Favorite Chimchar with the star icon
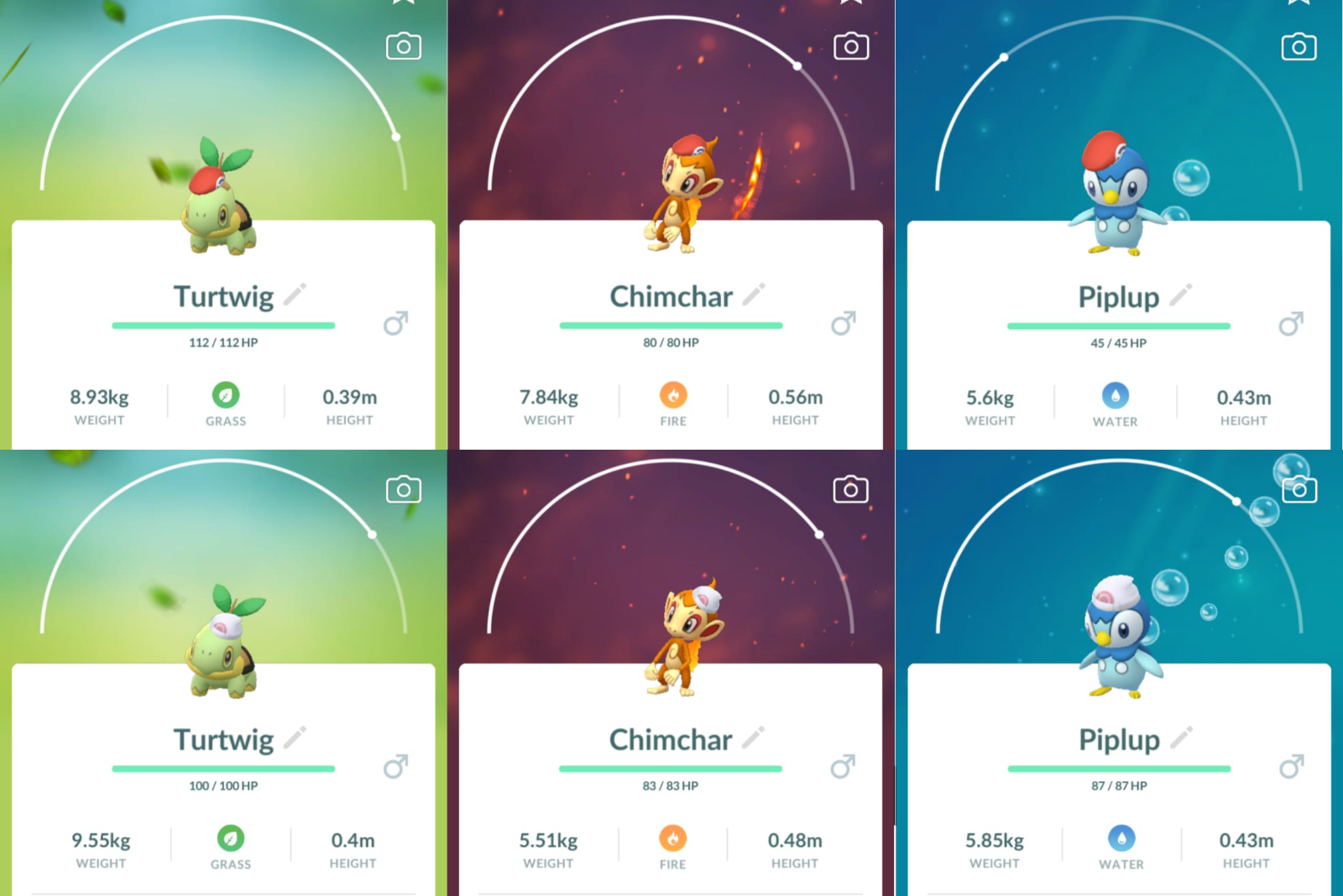The width and height of the screenshot is (1343, 896). (849, 4)
